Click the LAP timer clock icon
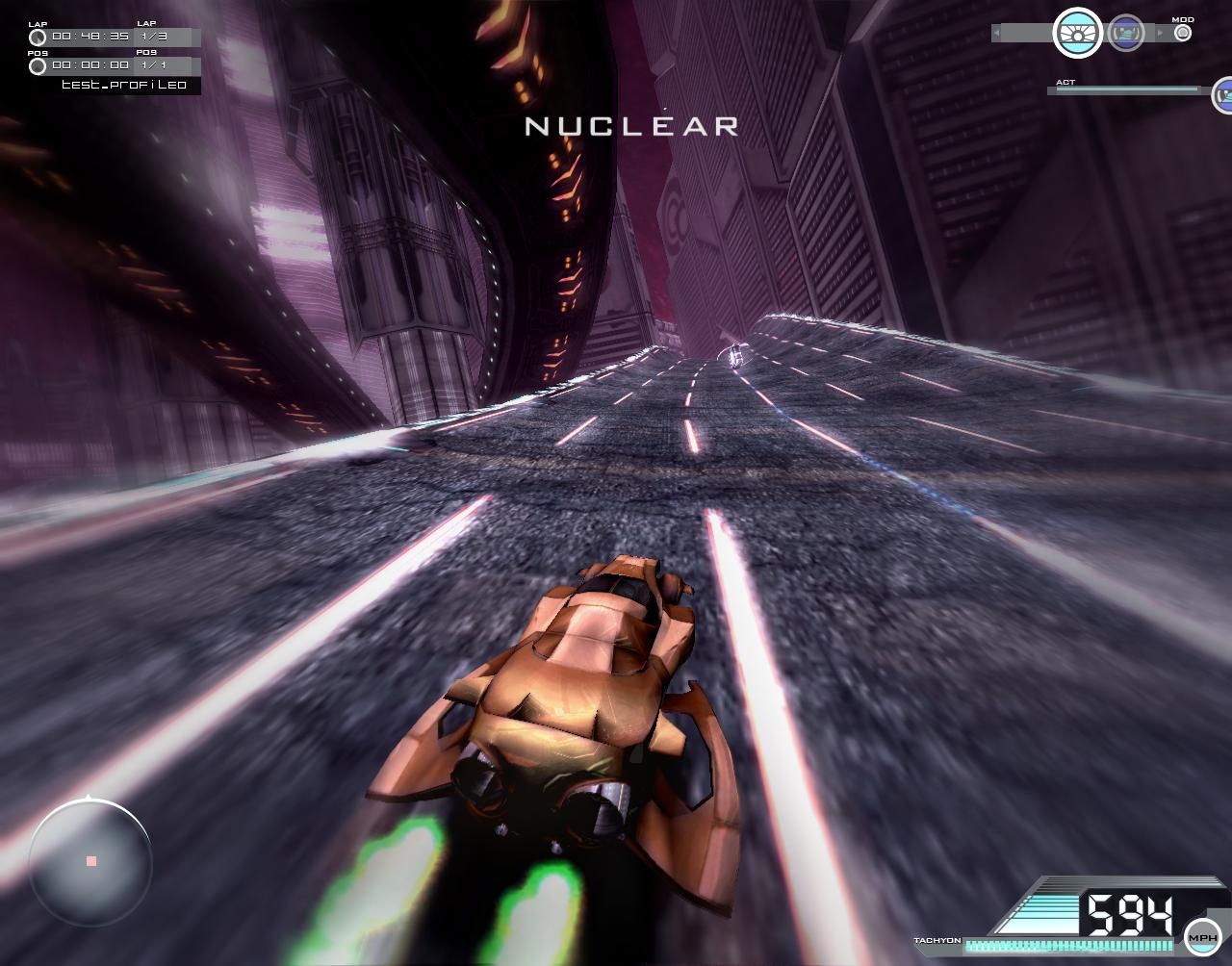The height and width of the screenshot is (966, 1232). 37,37
